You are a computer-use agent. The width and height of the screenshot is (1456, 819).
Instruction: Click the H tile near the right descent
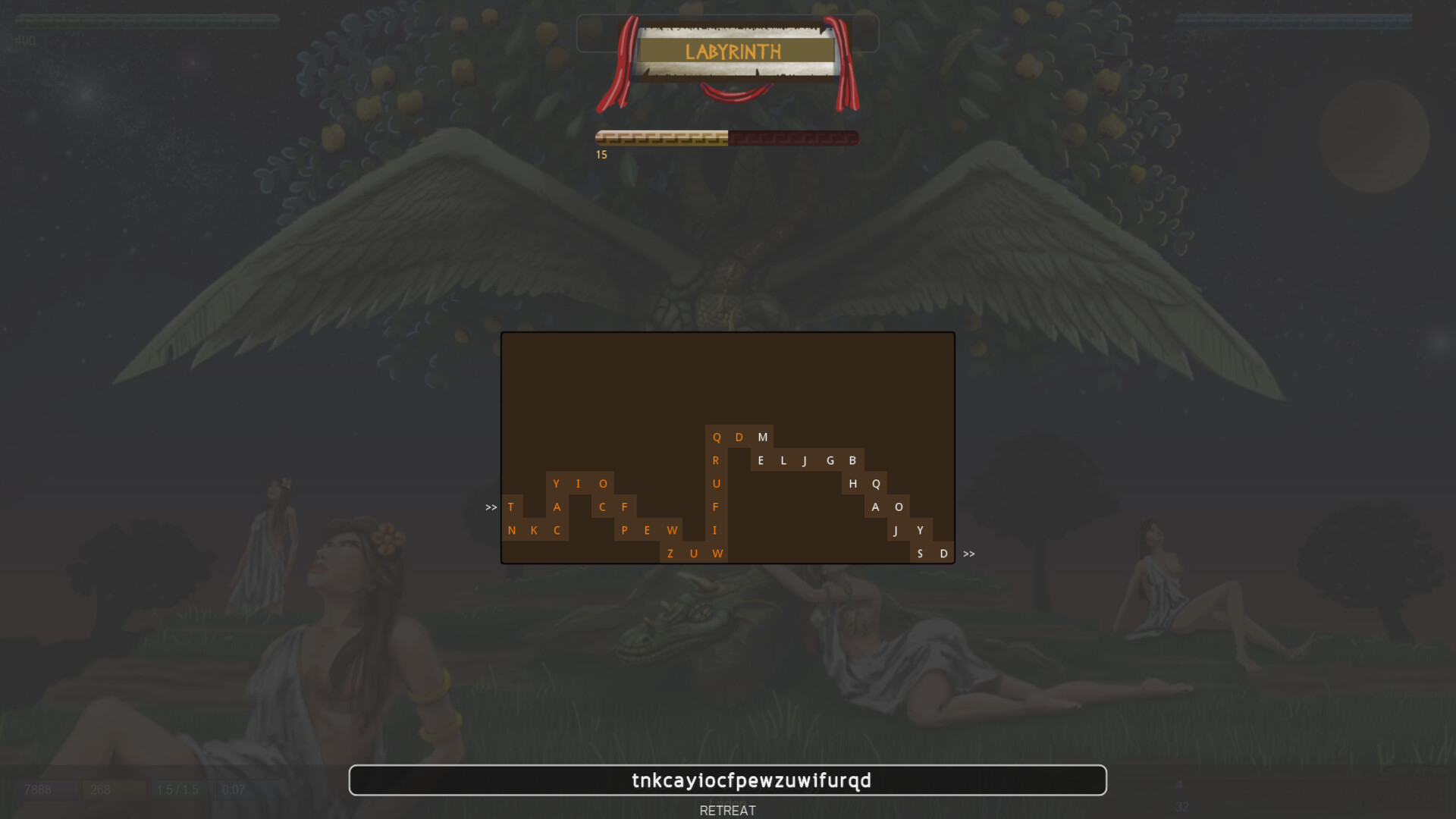pyautogui.click(x=852, y=484)
